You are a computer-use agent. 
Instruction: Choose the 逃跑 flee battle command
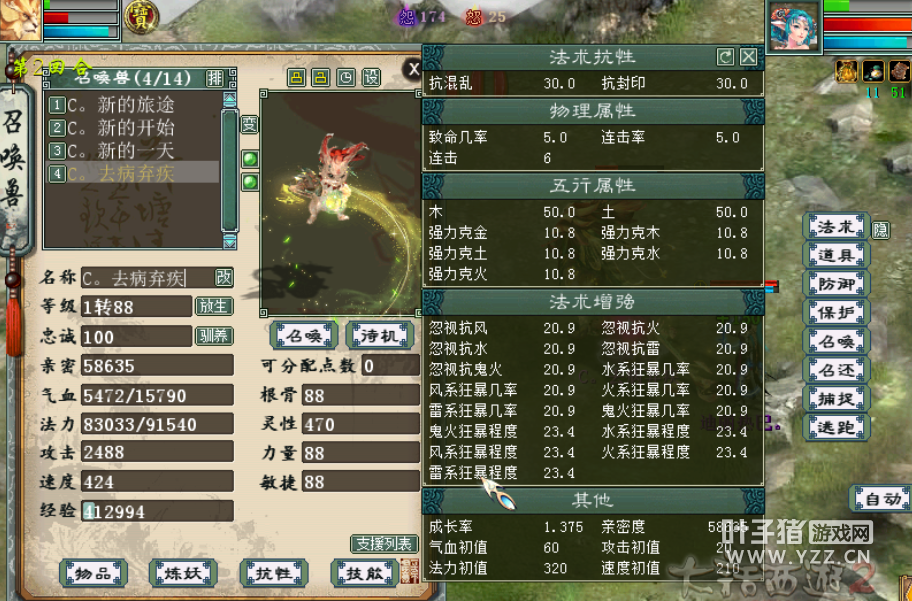[836, 428]
